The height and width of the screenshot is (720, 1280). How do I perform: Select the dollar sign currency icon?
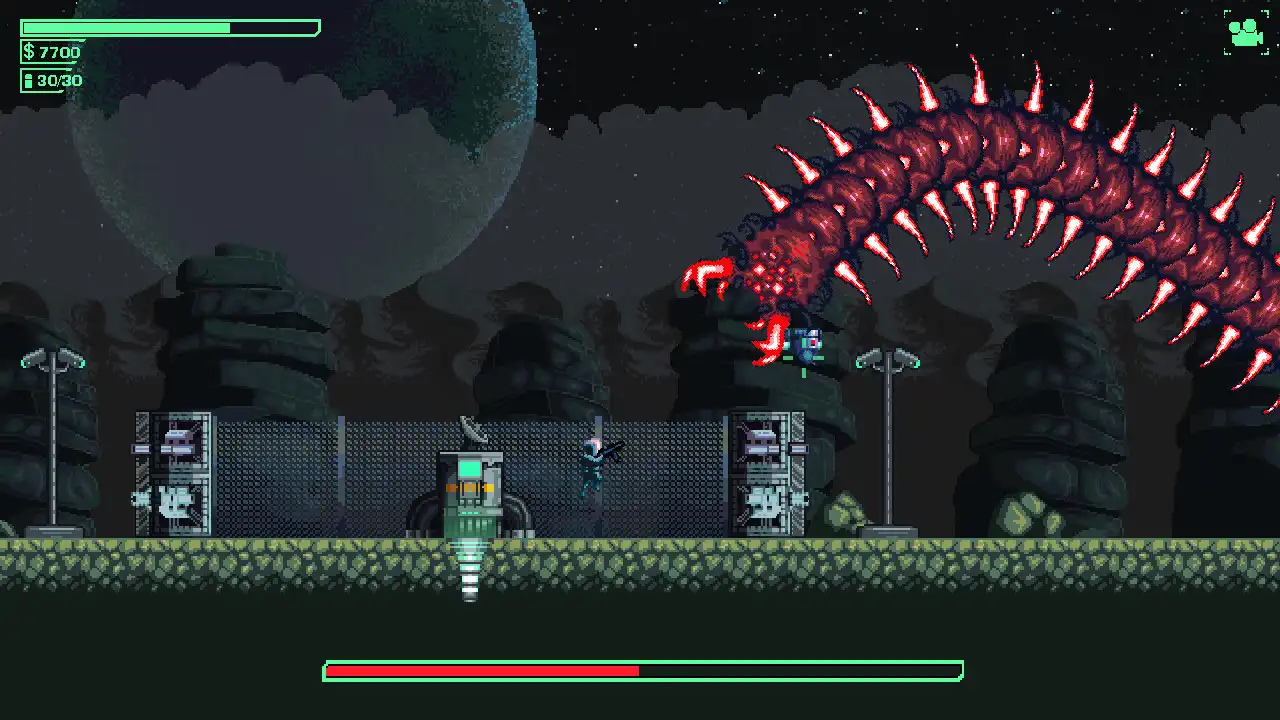click(x=27, y=51)
